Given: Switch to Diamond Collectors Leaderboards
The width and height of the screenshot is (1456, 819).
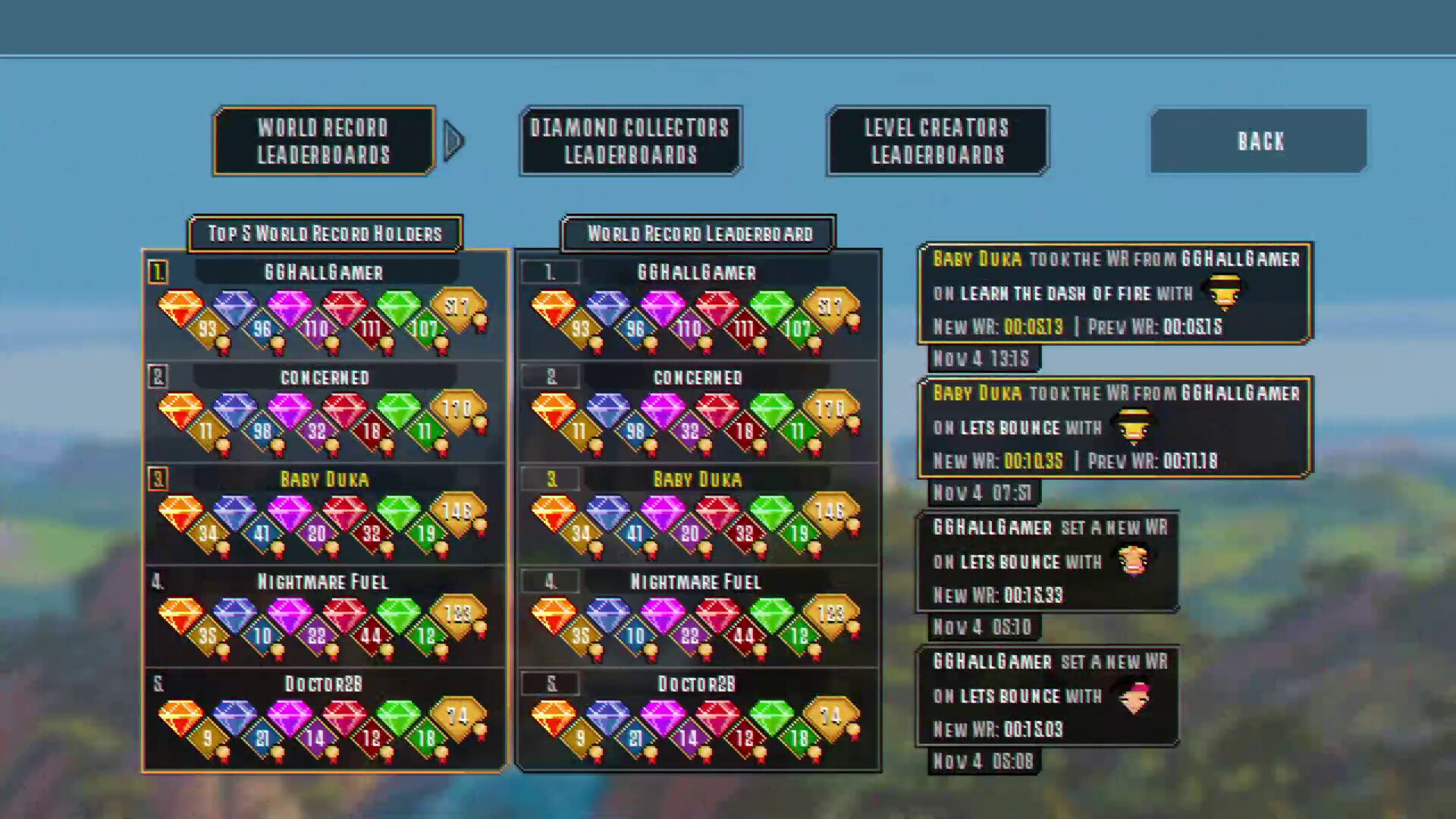Looking at the screenshot, I should pos(629,140).
